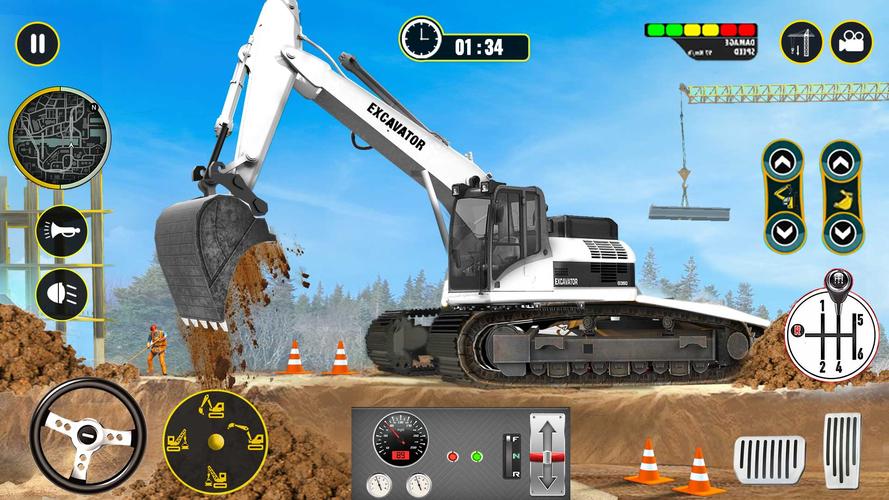
Task: Open the circular minimap
Action: coord(59,136)
